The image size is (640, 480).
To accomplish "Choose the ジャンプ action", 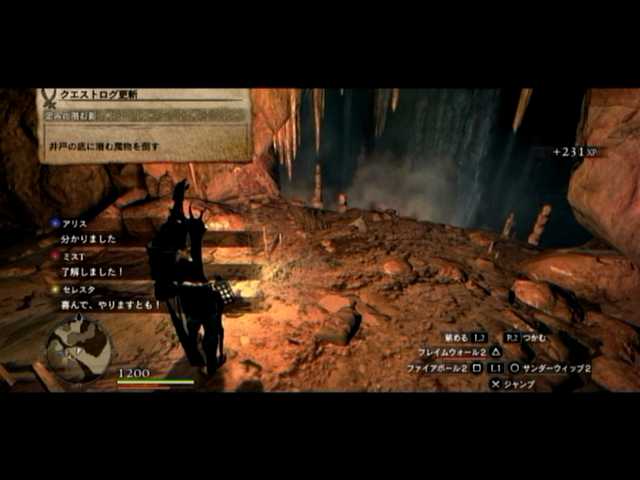I will [x=514, y=383].
